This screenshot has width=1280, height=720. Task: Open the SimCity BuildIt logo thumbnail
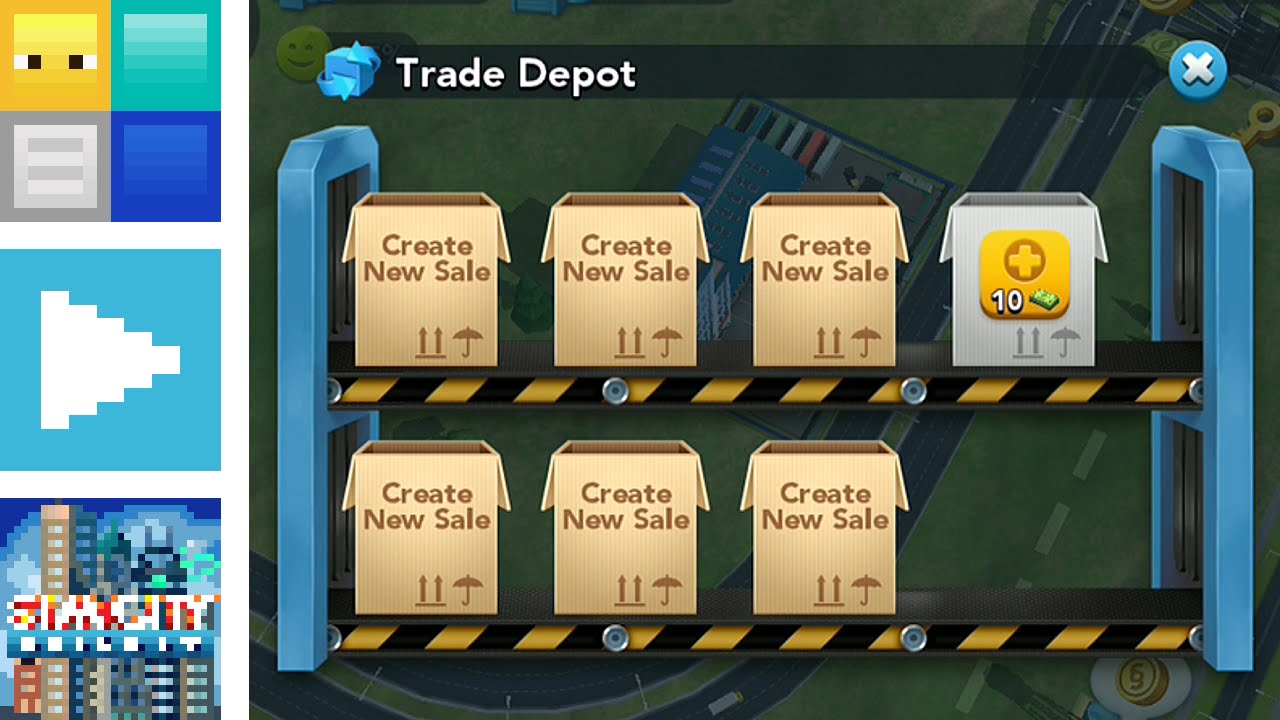[110, 605]
